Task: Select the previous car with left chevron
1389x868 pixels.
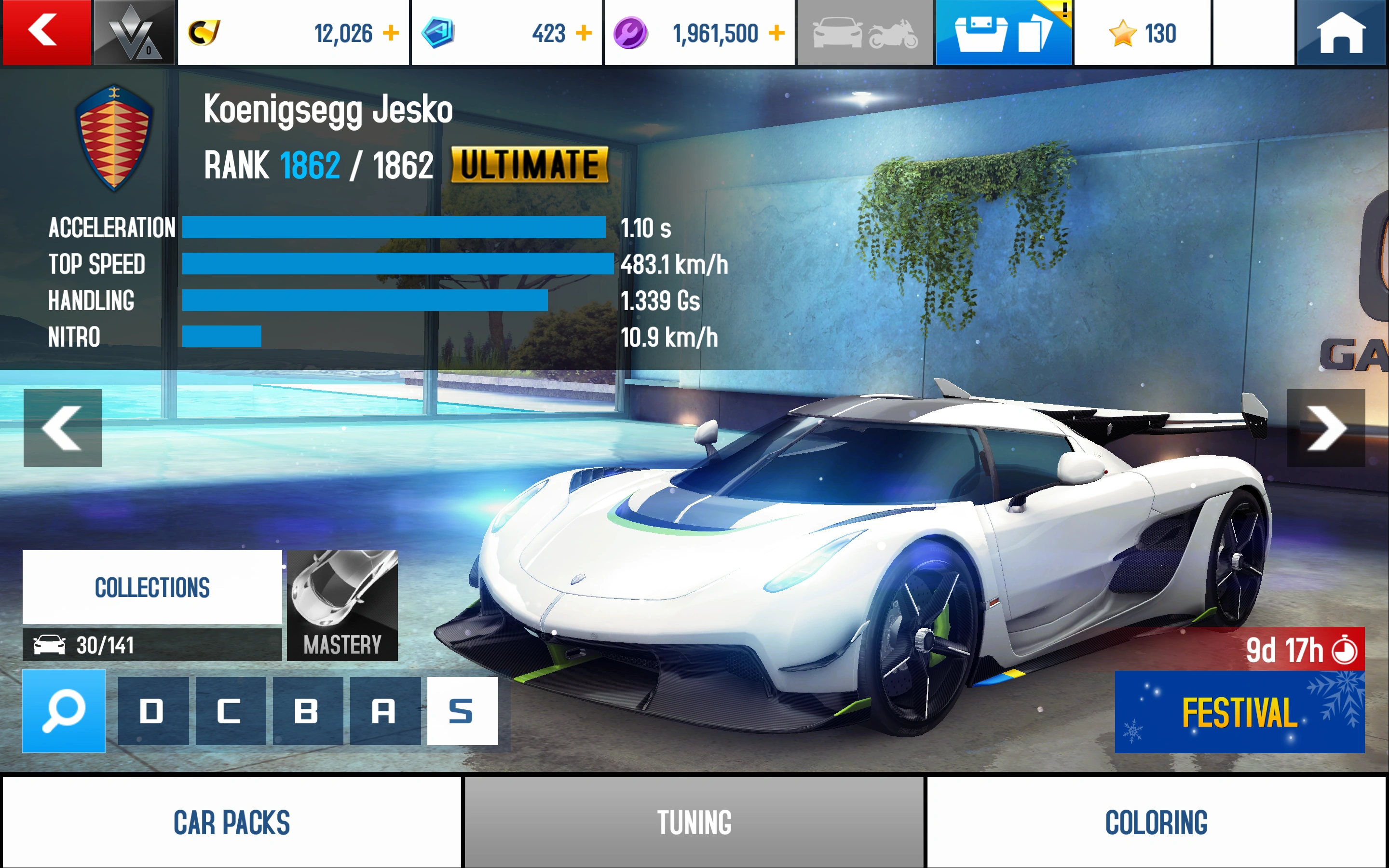Action: 62,428
